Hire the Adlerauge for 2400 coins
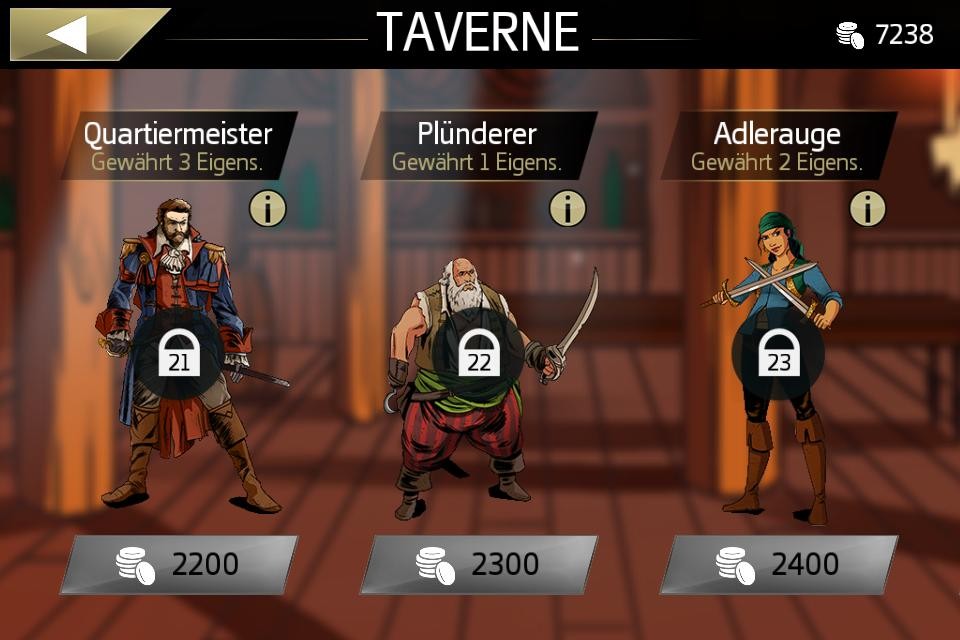 click(x=779, y=565)
